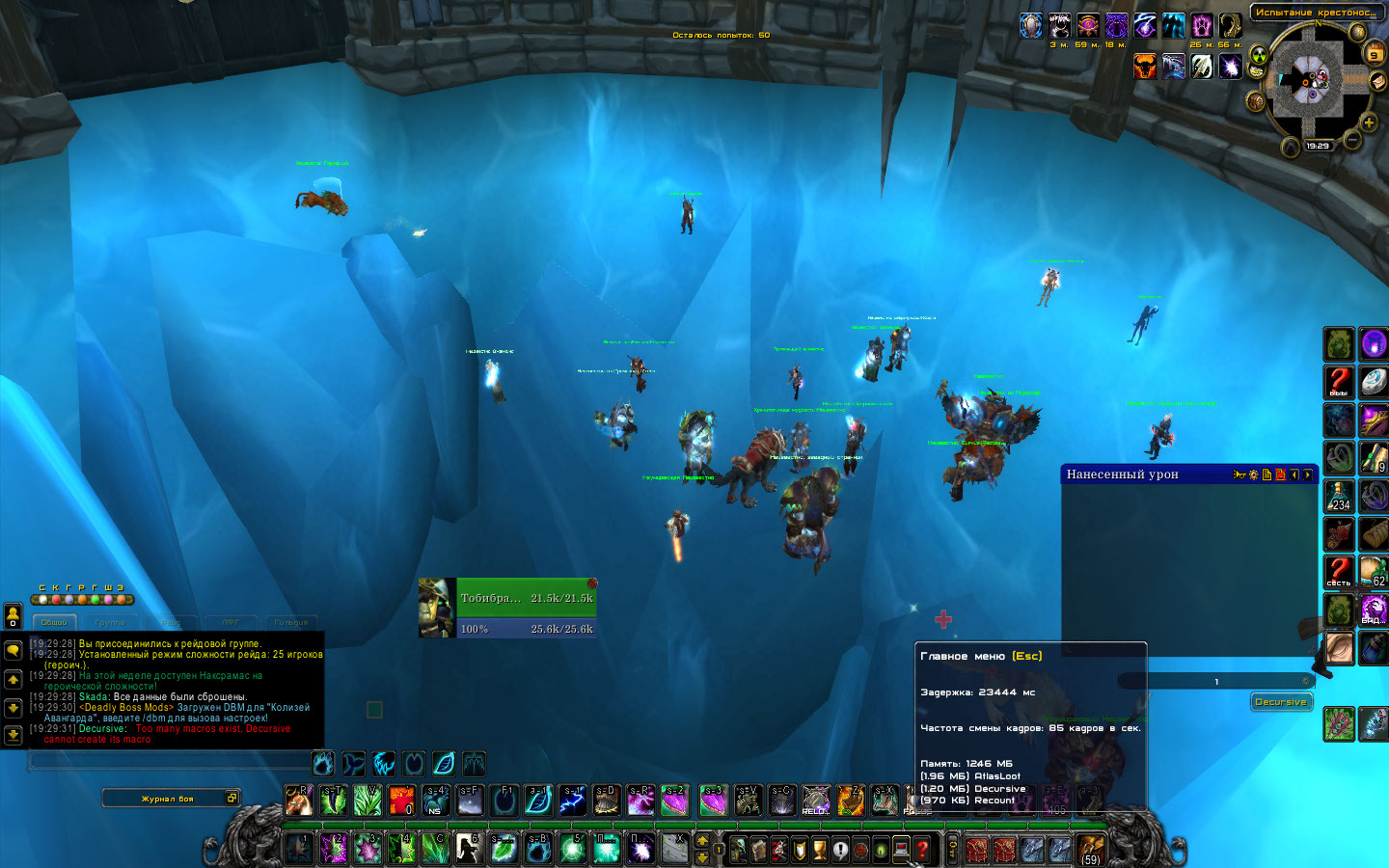Click the player portrait unit frame

point(436,608)
